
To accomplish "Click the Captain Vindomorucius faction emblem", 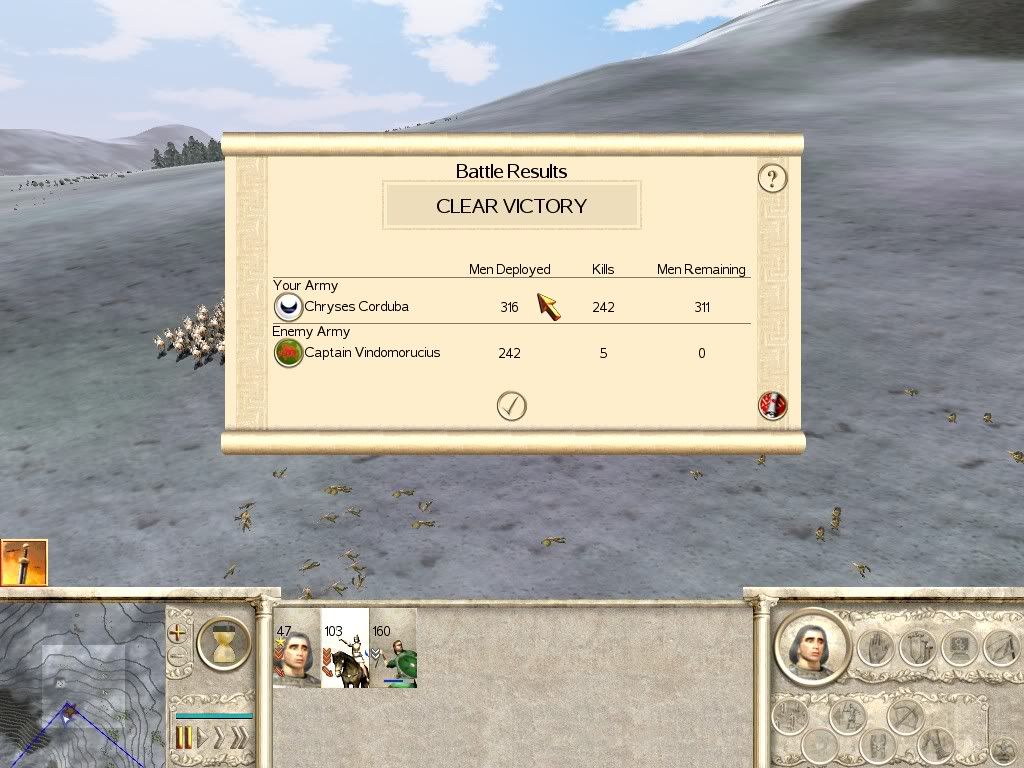I will [288, 353].
